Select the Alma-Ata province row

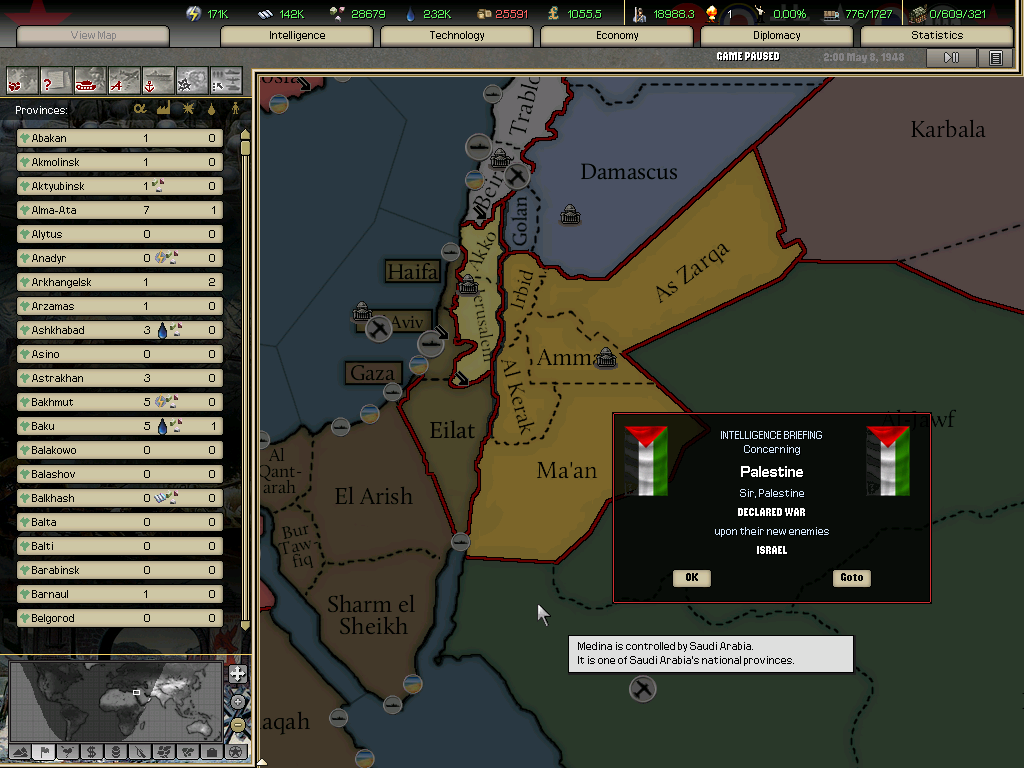120,210
